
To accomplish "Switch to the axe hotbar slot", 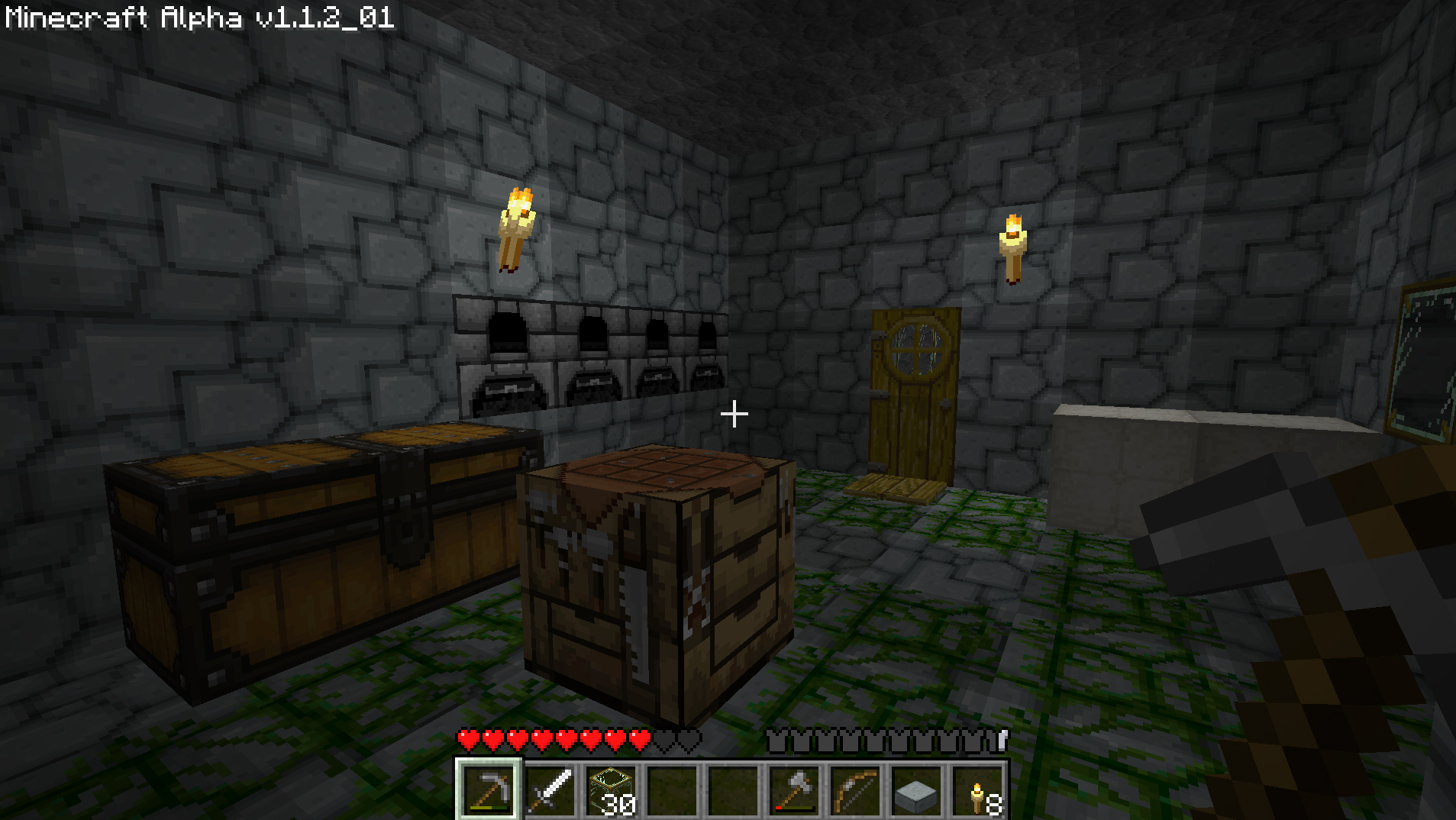I will [794, 789].
